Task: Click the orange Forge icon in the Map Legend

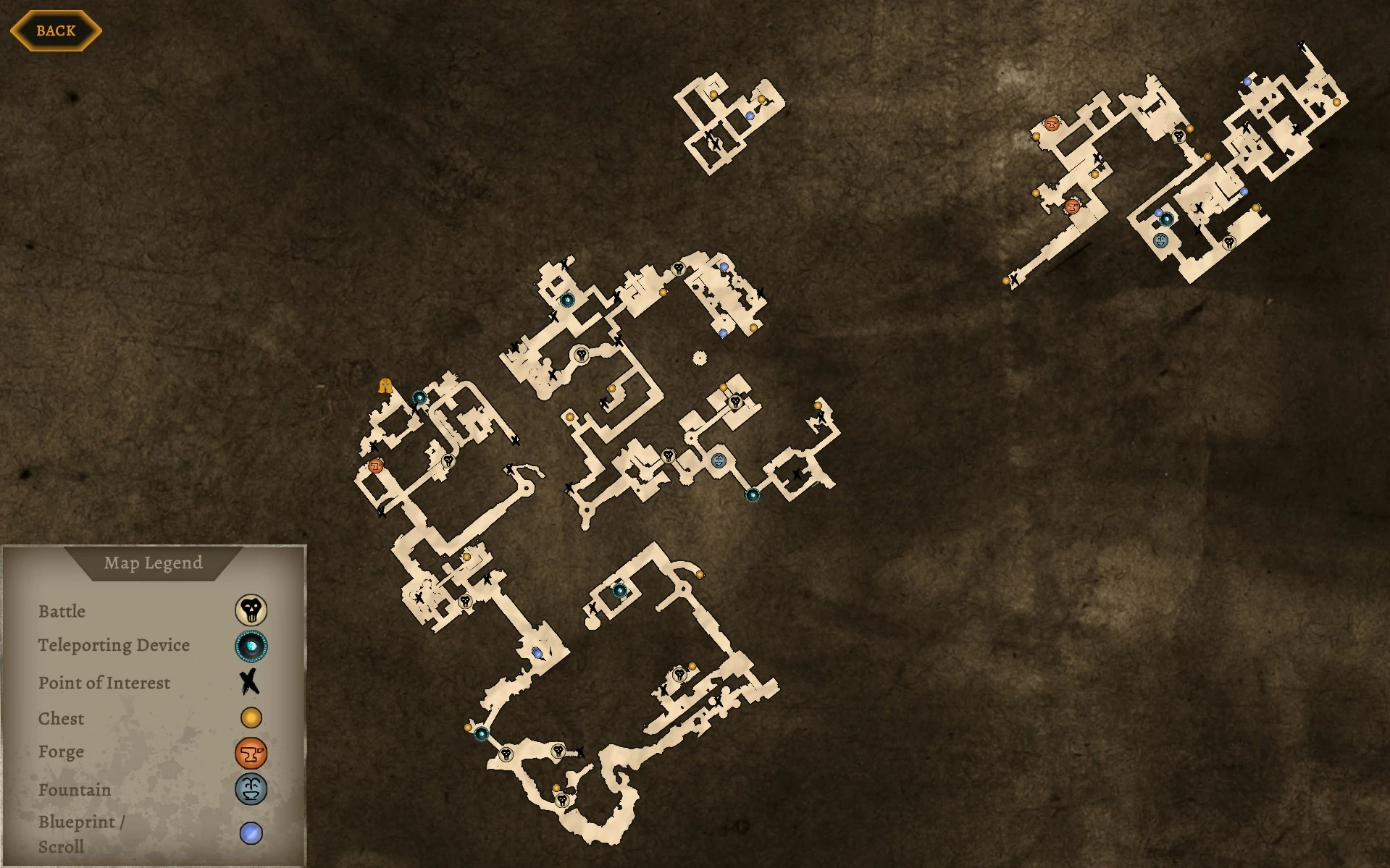Action: (250, 753)
